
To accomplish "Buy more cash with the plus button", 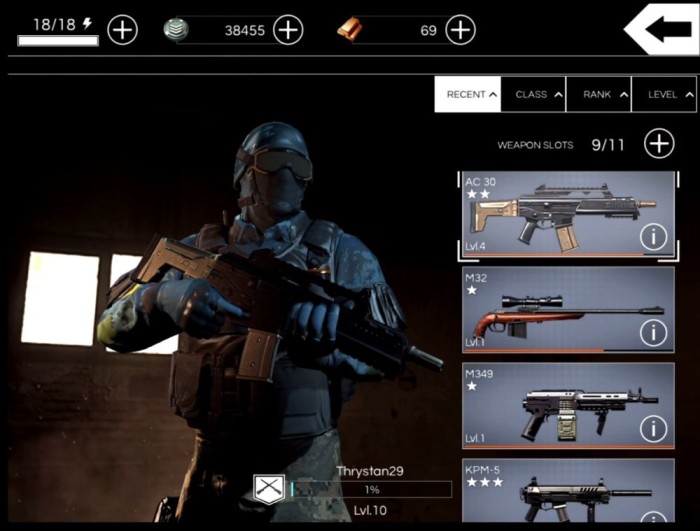I will (x=288, y=30).
